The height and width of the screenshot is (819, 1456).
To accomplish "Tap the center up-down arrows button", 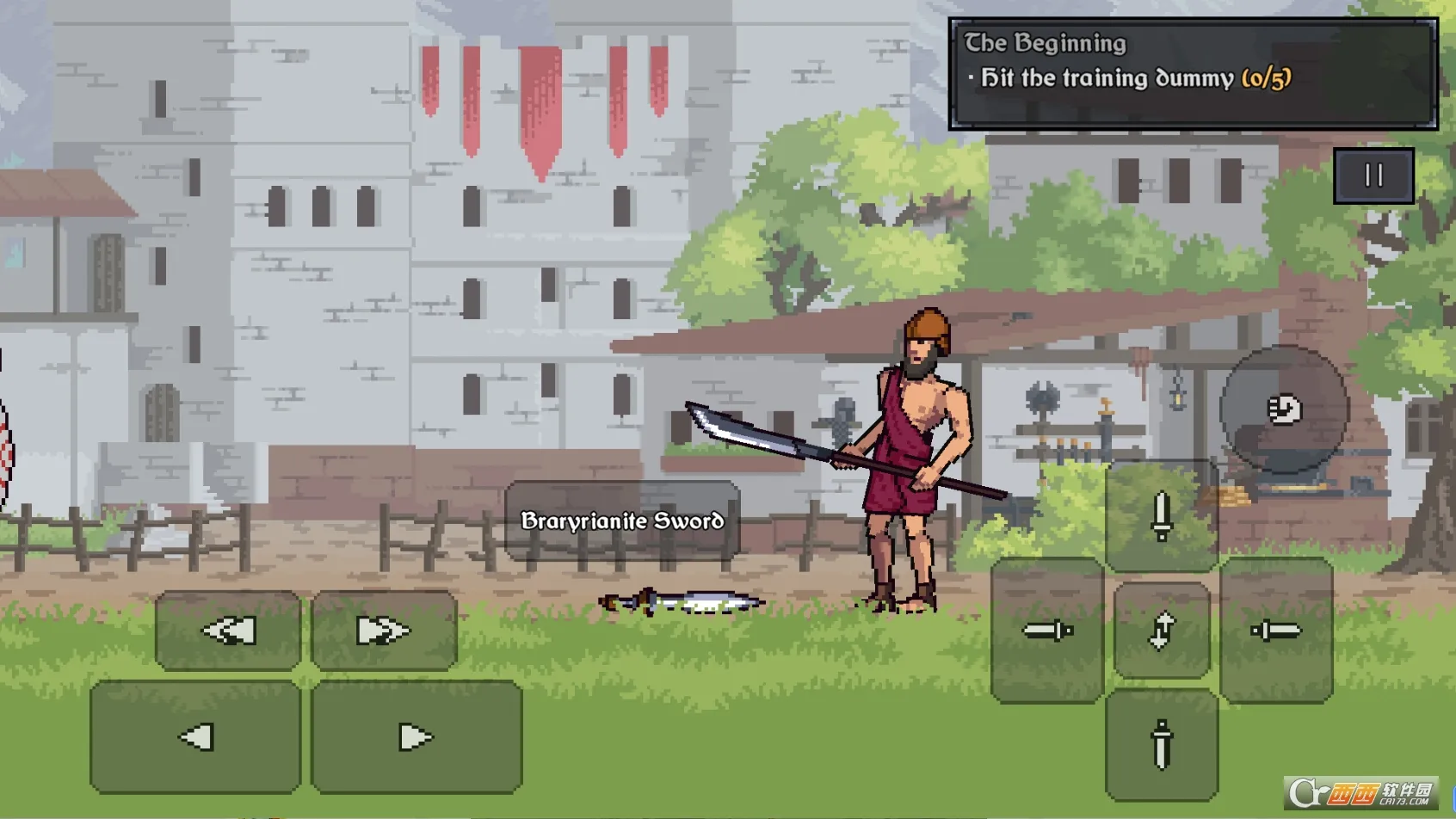I will point(1162,631).
